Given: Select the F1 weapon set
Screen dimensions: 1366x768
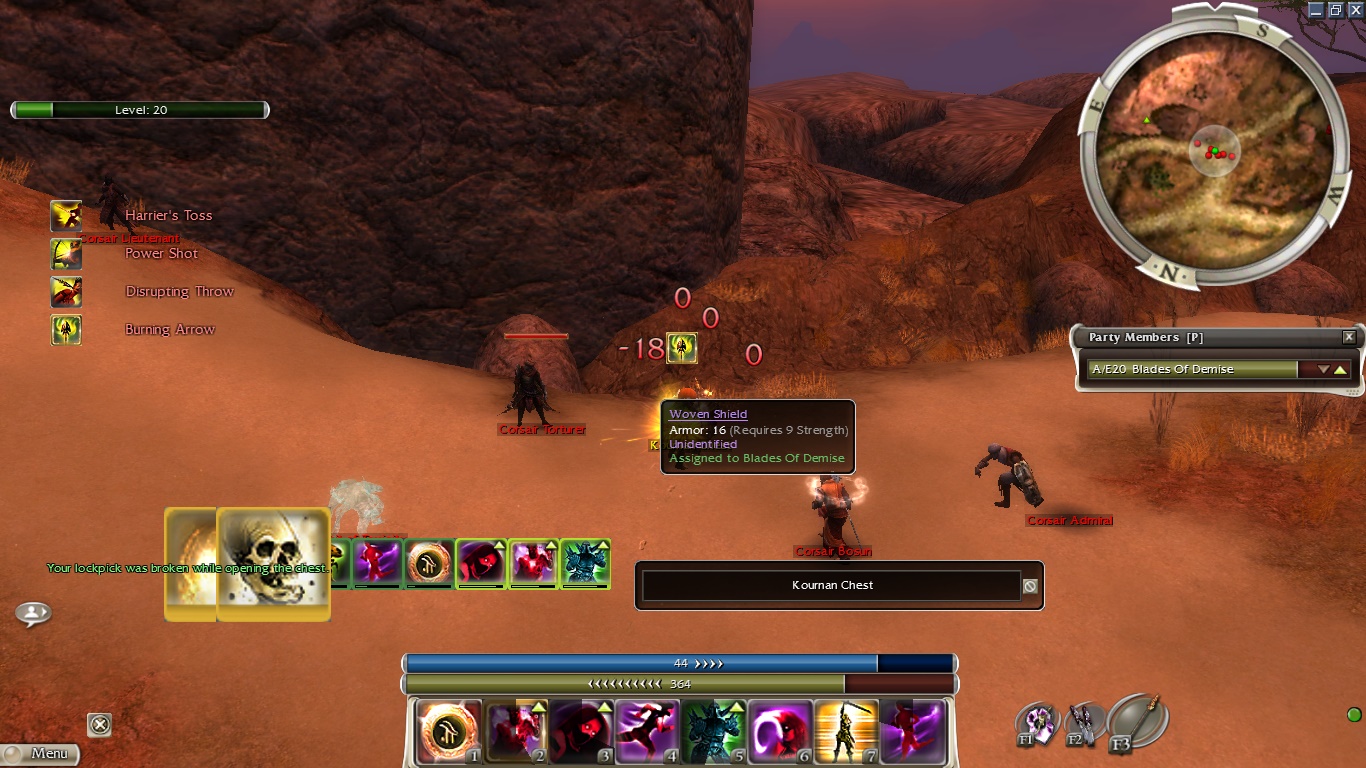Looking at the screenshot, I should (x=1038, y=724).
